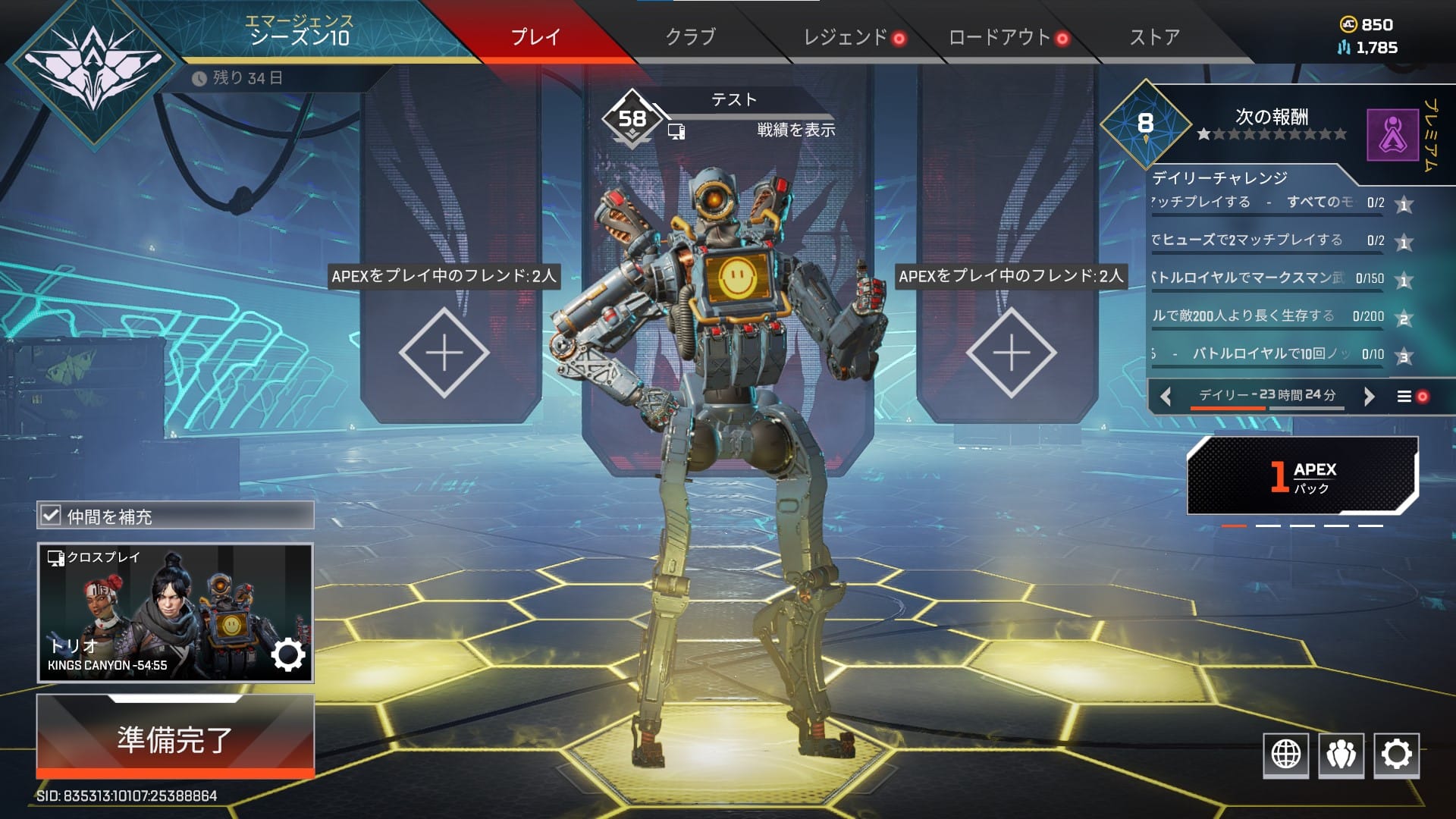Click the notification dot on ロードアウト tab

1061,39
